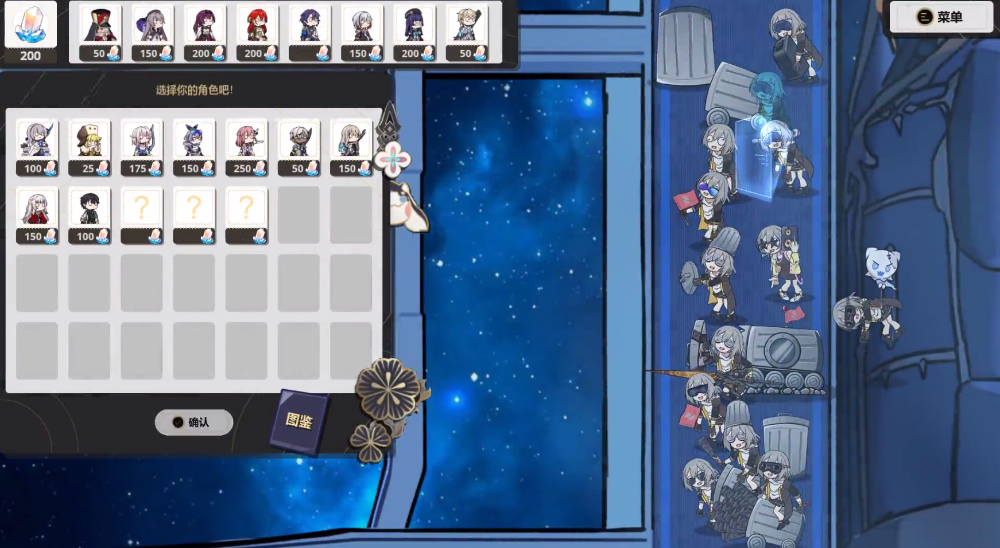This screenshot has height=548, width=1000.
Task: Select the blonde 50-cost character in the team bar
Action: [466, 32]
